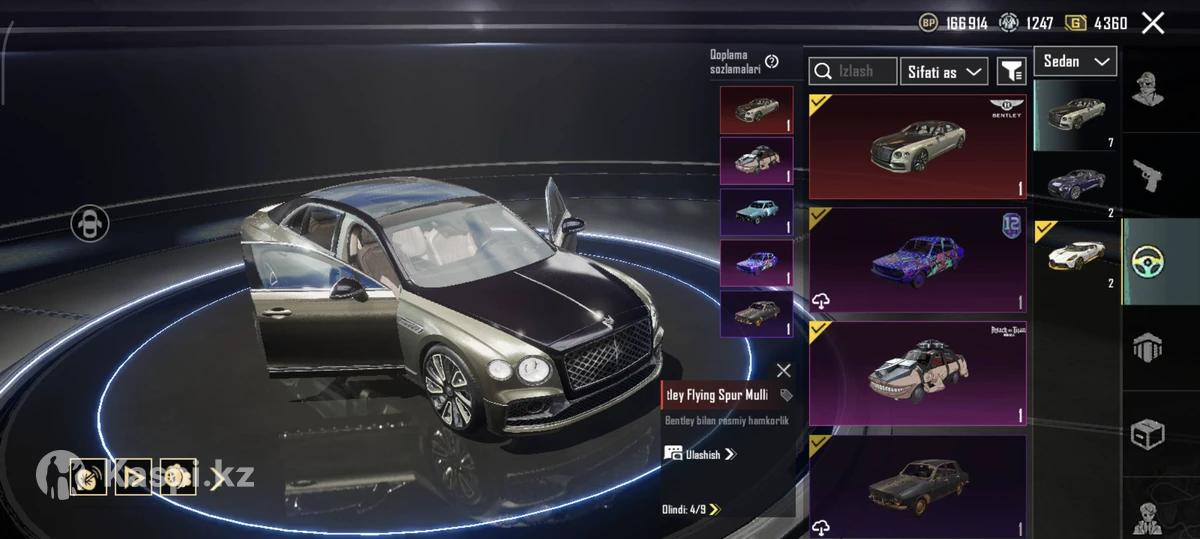Select the Bentley Flying Spur skin card

917,147
